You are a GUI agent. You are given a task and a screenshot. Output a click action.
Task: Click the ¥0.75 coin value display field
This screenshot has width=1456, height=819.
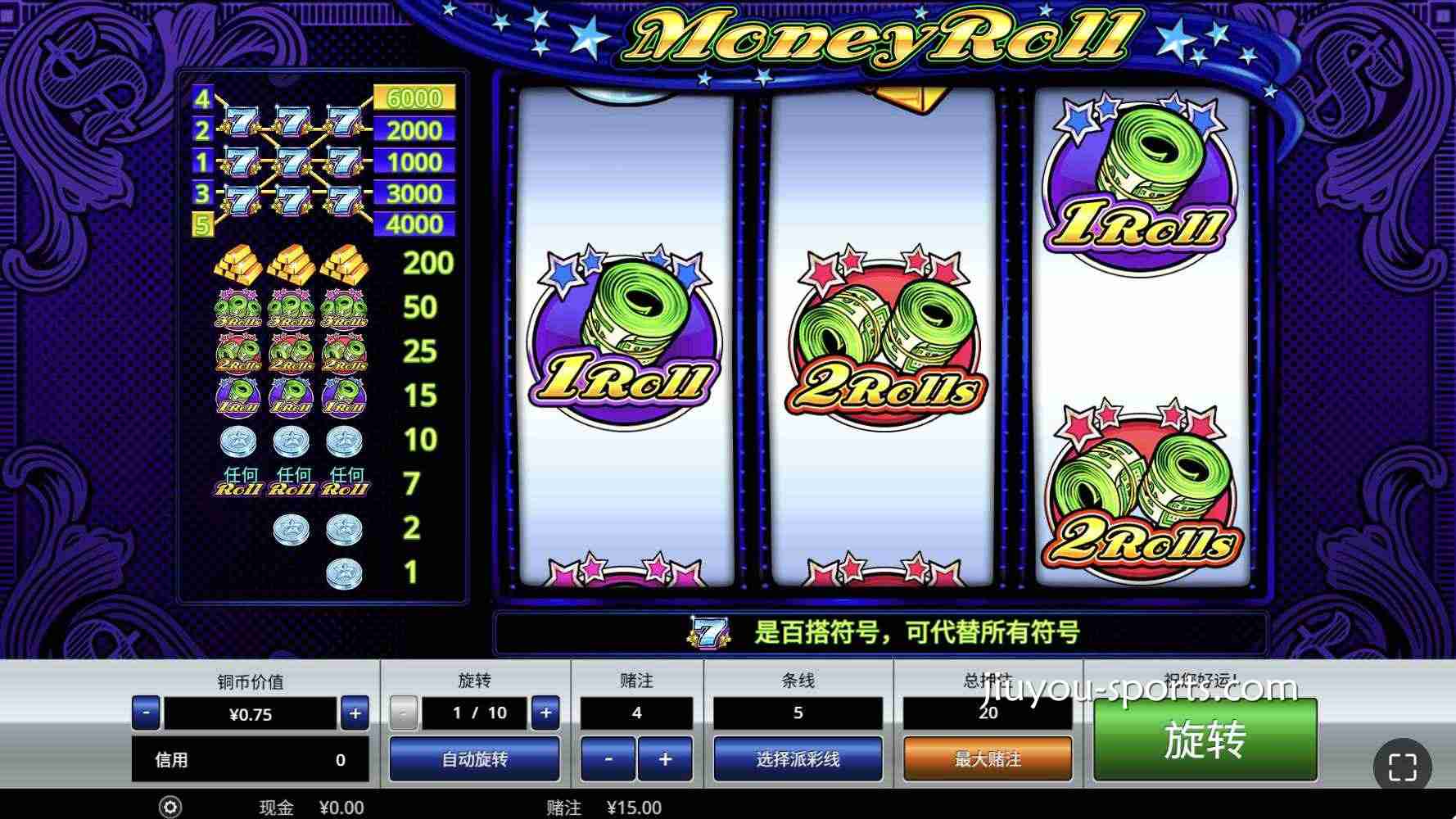click(x=250, y=713)
